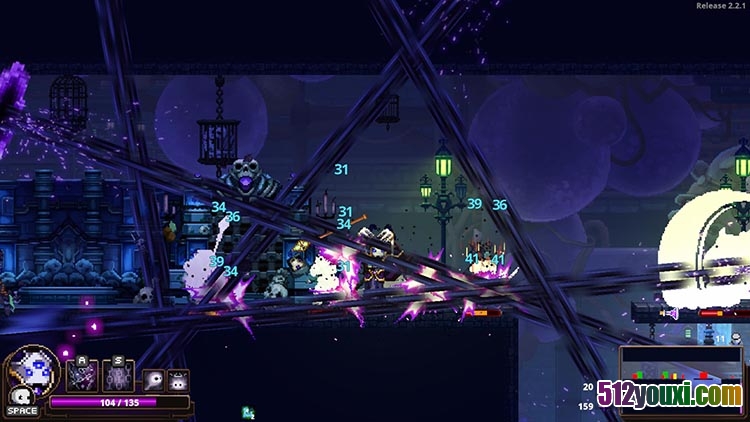Click the white ghost orb slot
Screen dimensions: 750x422
(153, 381)
